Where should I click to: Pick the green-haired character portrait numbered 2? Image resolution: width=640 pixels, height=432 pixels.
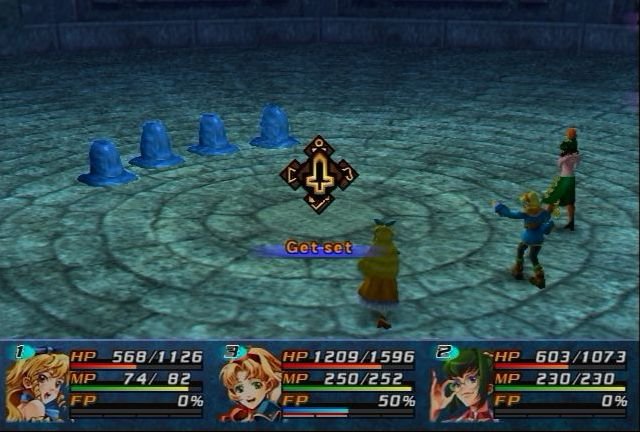460,384
